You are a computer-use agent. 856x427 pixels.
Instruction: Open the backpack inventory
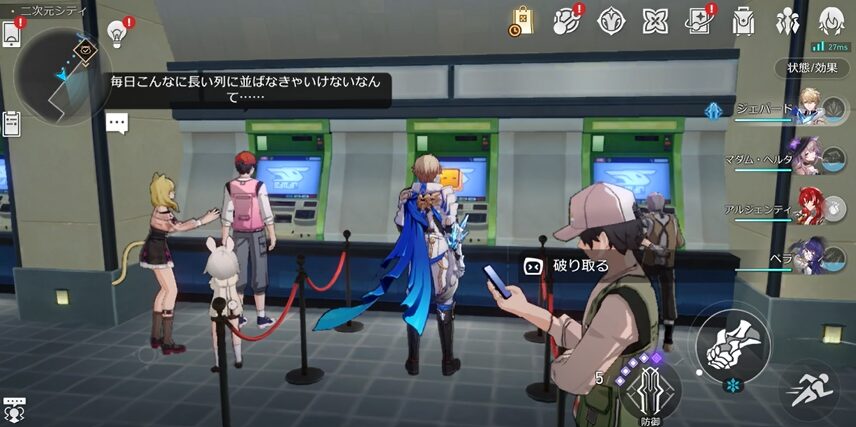(743, 20)
